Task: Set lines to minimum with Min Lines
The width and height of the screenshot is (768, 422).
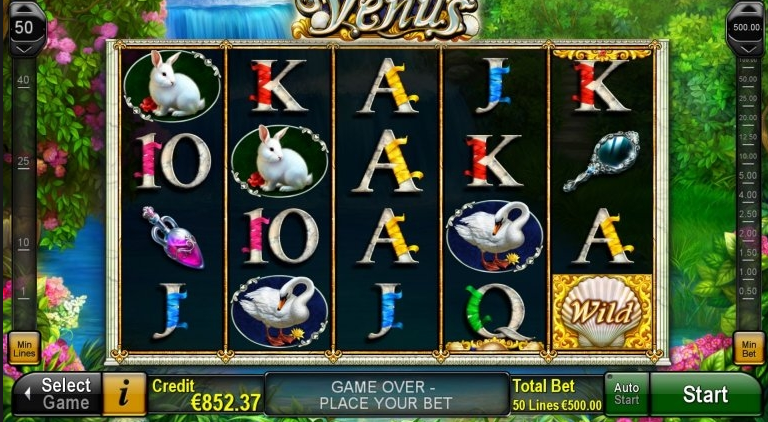Action: pos(23,347)
